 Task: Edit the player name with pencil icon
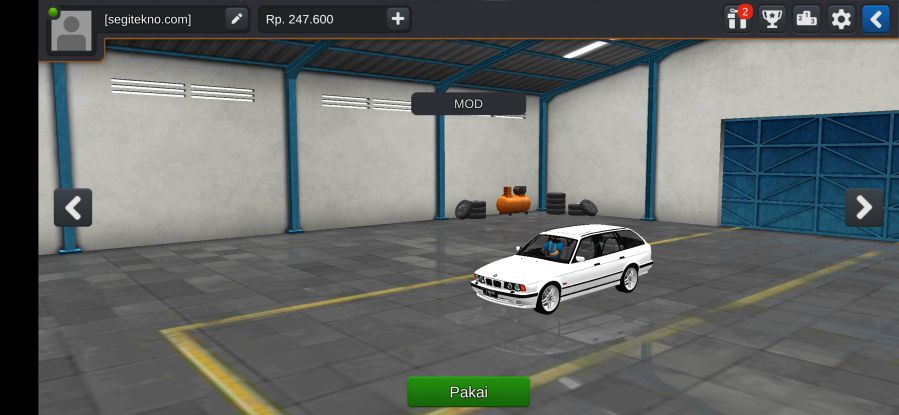[x=236, y=19]
